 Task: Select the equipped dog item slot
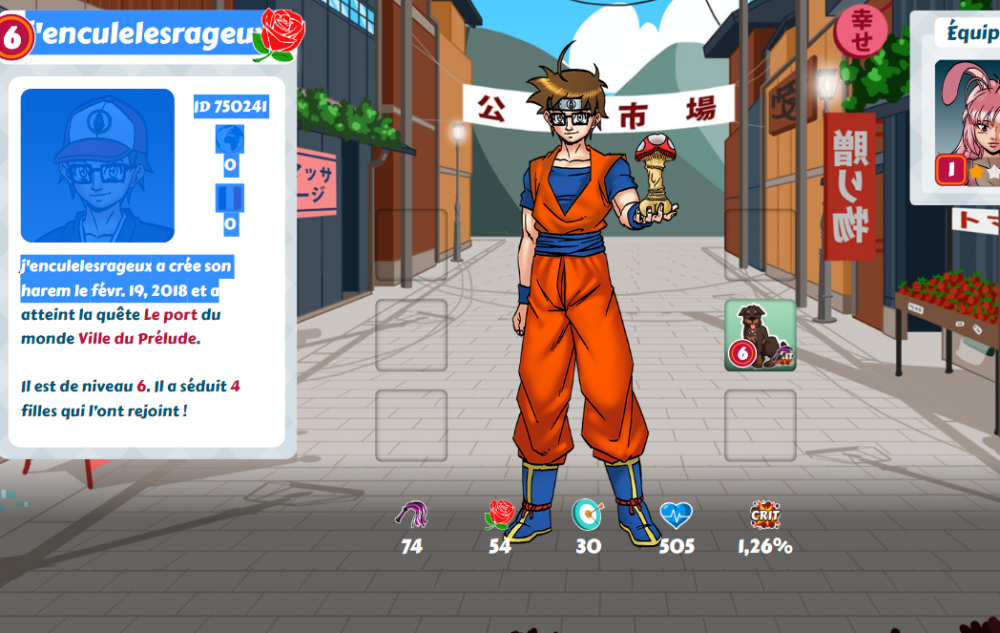[x=760, y=335]
